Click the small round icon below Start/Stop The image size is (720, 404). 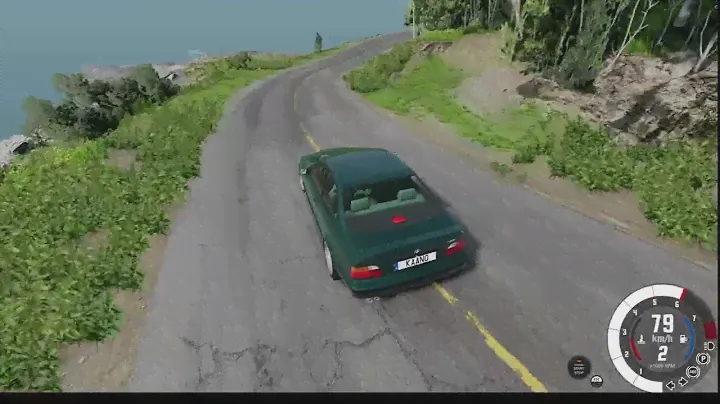click(x=596, y=380)
